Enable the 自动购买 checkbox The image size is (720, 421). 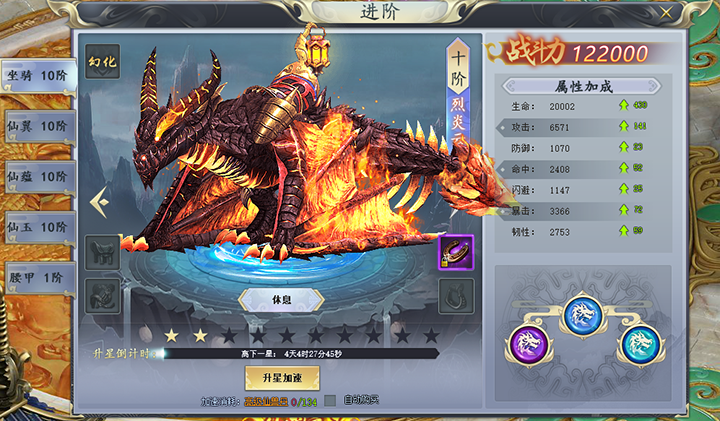click(330, 401)
